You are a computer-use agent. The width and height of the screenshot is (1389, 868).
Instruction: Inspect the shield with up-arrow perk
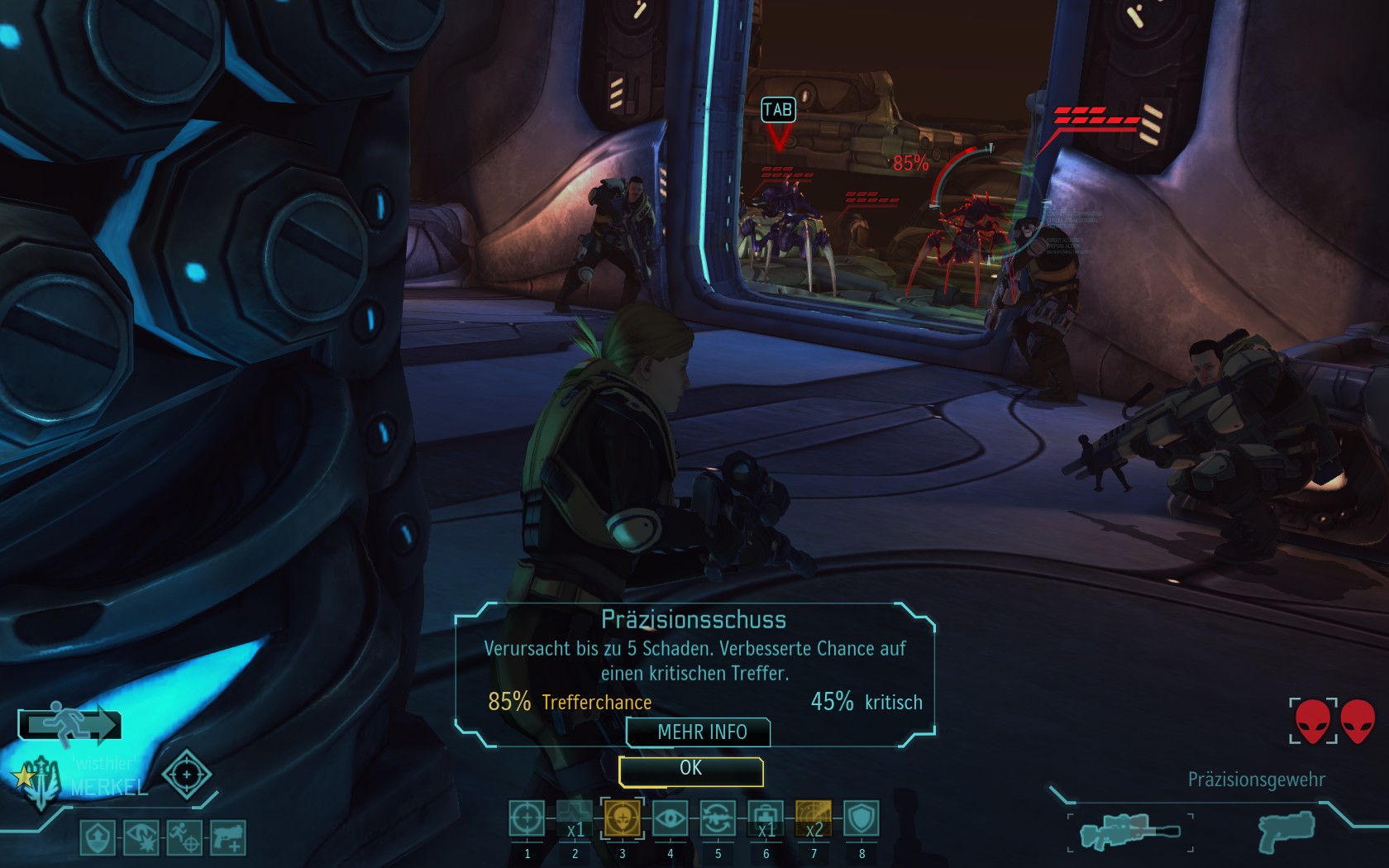[x=98, y=837]
